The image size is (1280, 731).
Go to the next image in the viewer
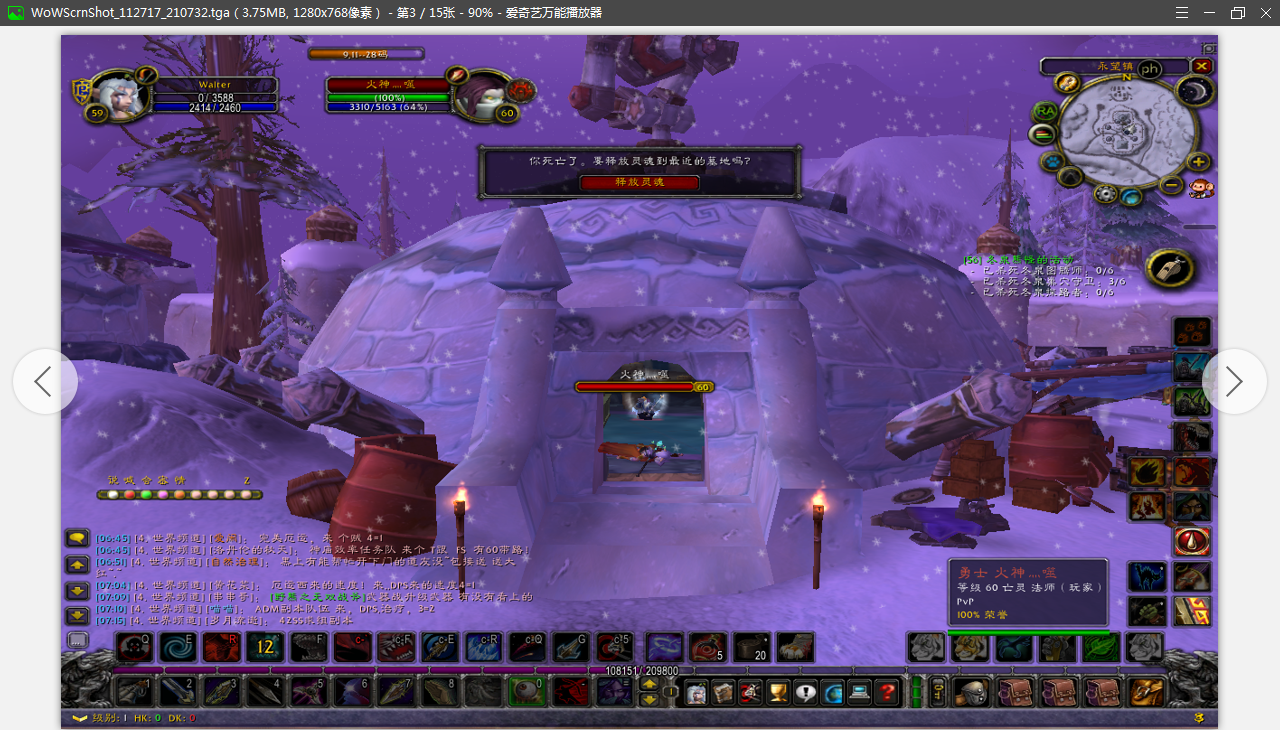pos(1234,381)
